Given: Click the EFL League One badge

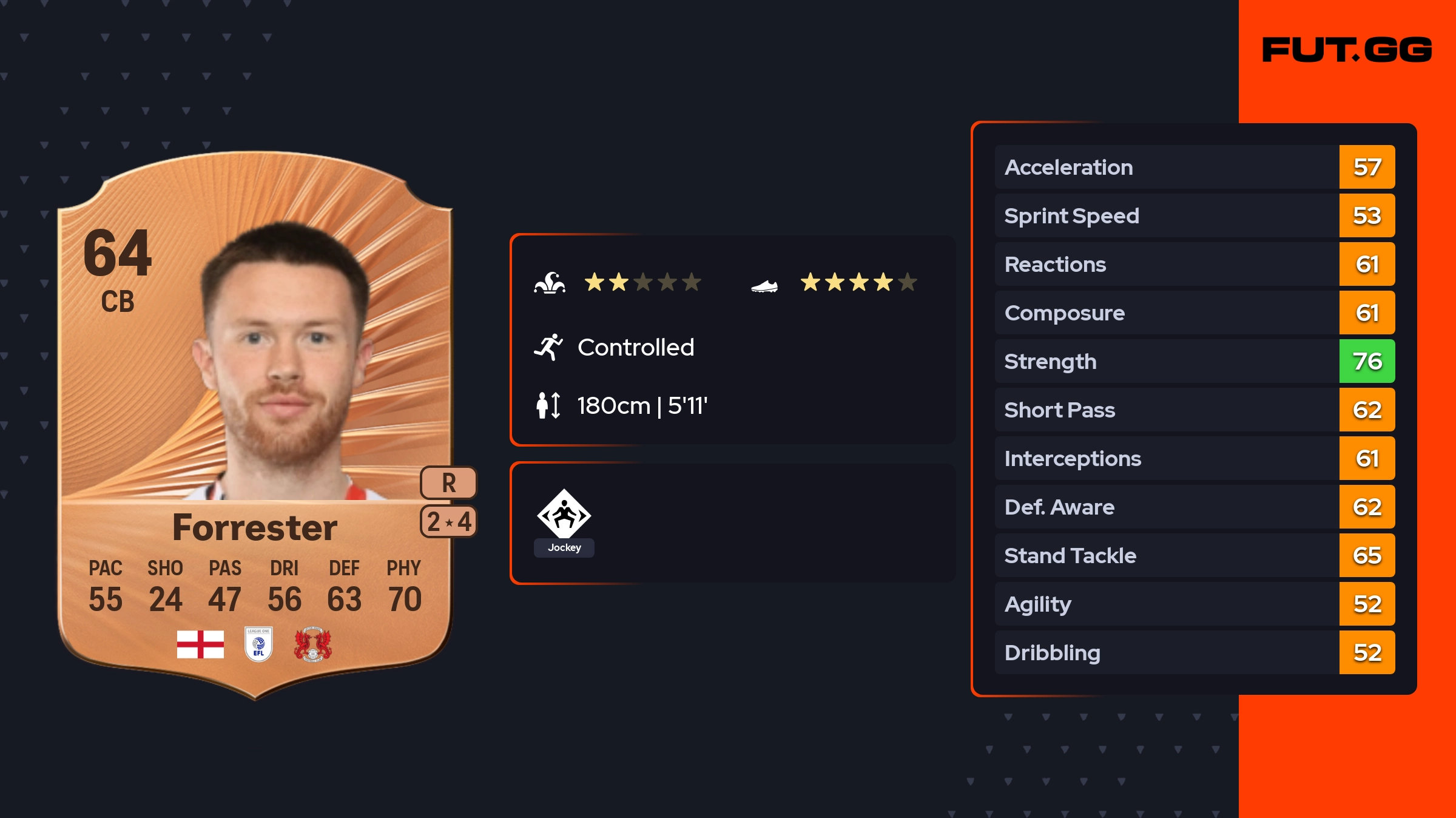Looking at the screenshot, I should point(258,644).
